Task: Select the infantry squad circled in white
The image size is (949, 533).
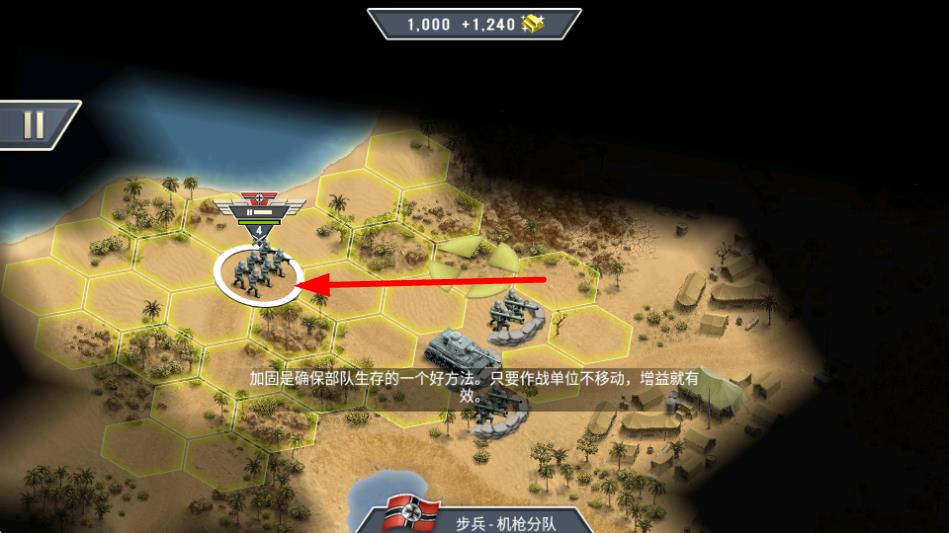Action: click(x=257, y=271)
